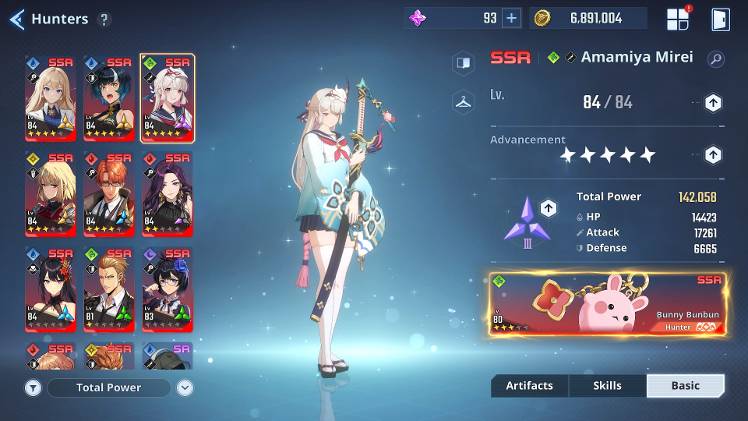Pick the level 83 hunter with glasses
The height and width of the screenshot is (421, 748).
click(167, 289)
